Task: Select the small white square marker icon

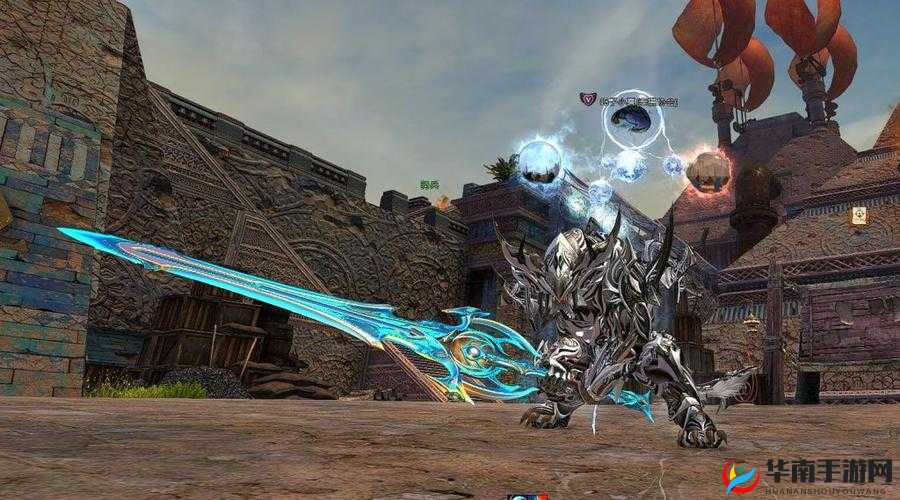Action: [859, 215]
